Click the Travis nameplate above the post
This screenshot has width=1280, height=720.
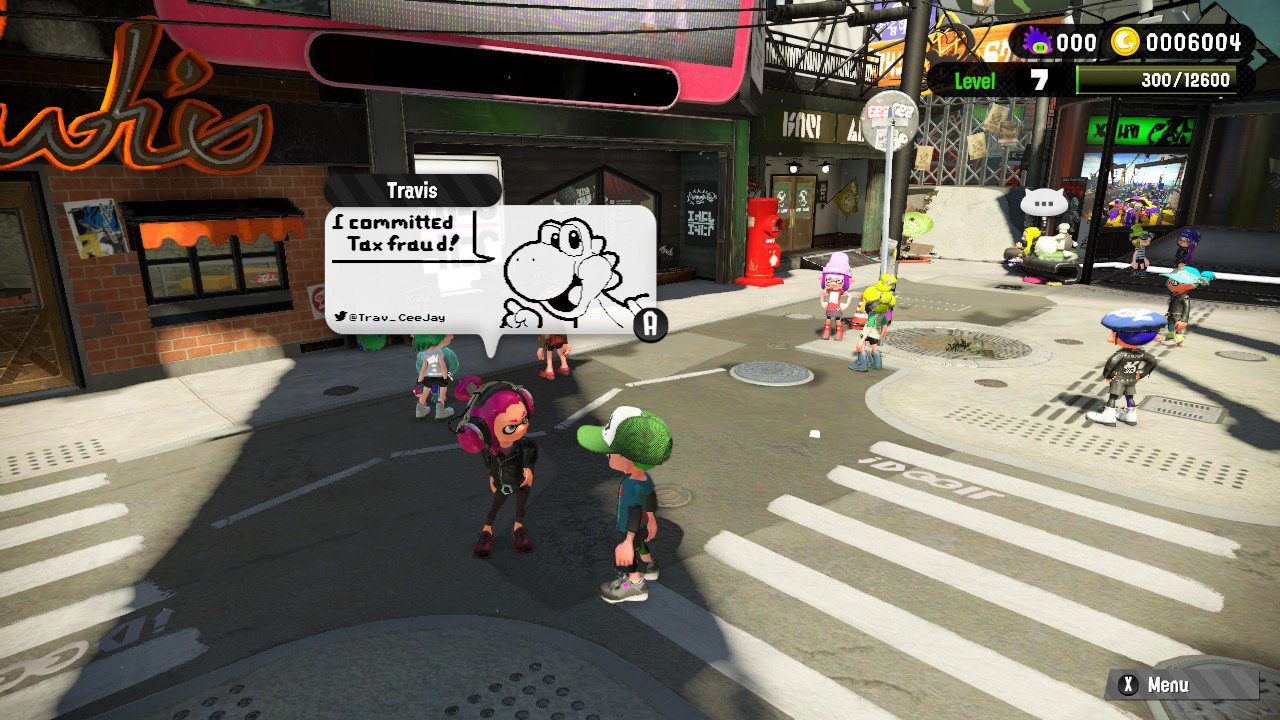pyautogui.click(x=412, y=190)
